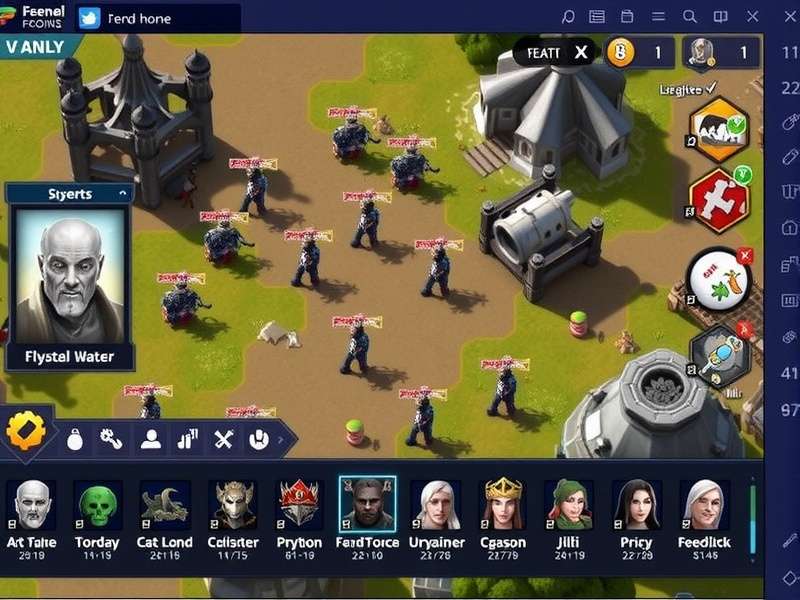
Task: Activate the red hexagon ability icon
Action: click(x=719, y=200)
